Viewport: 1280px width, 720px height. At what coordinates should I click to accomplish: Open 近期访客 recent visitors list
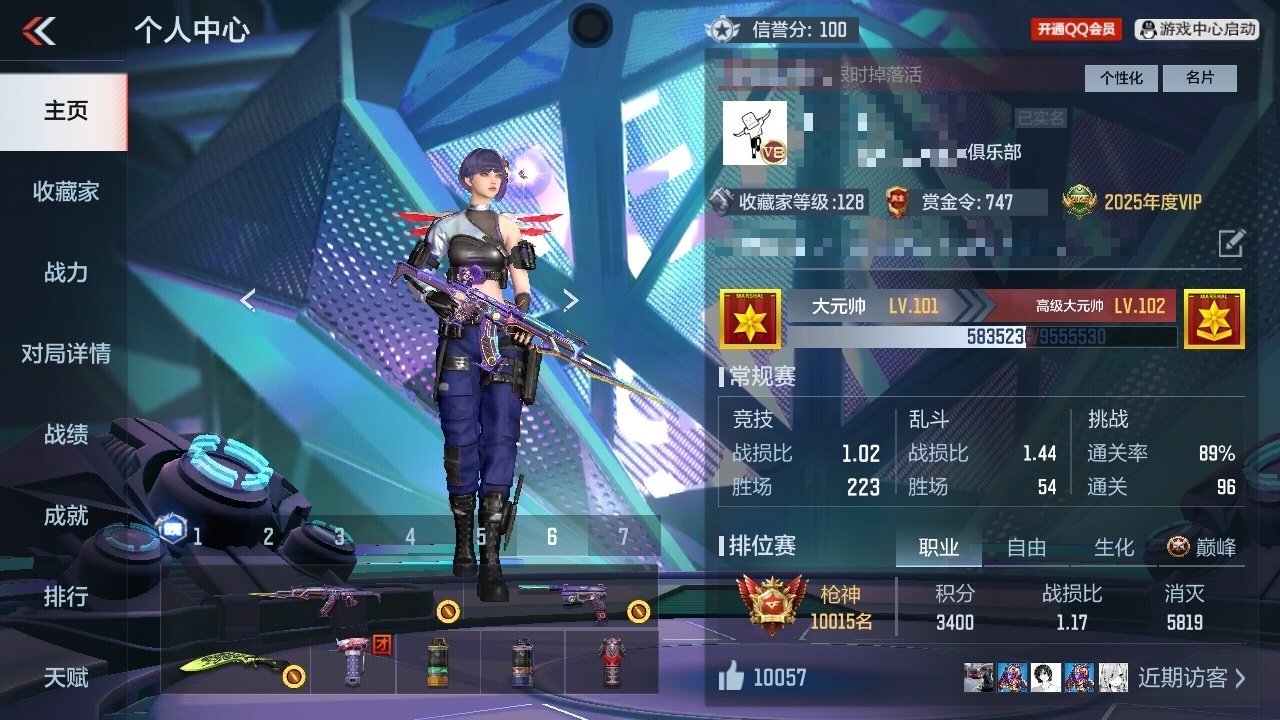[1191, 678]
